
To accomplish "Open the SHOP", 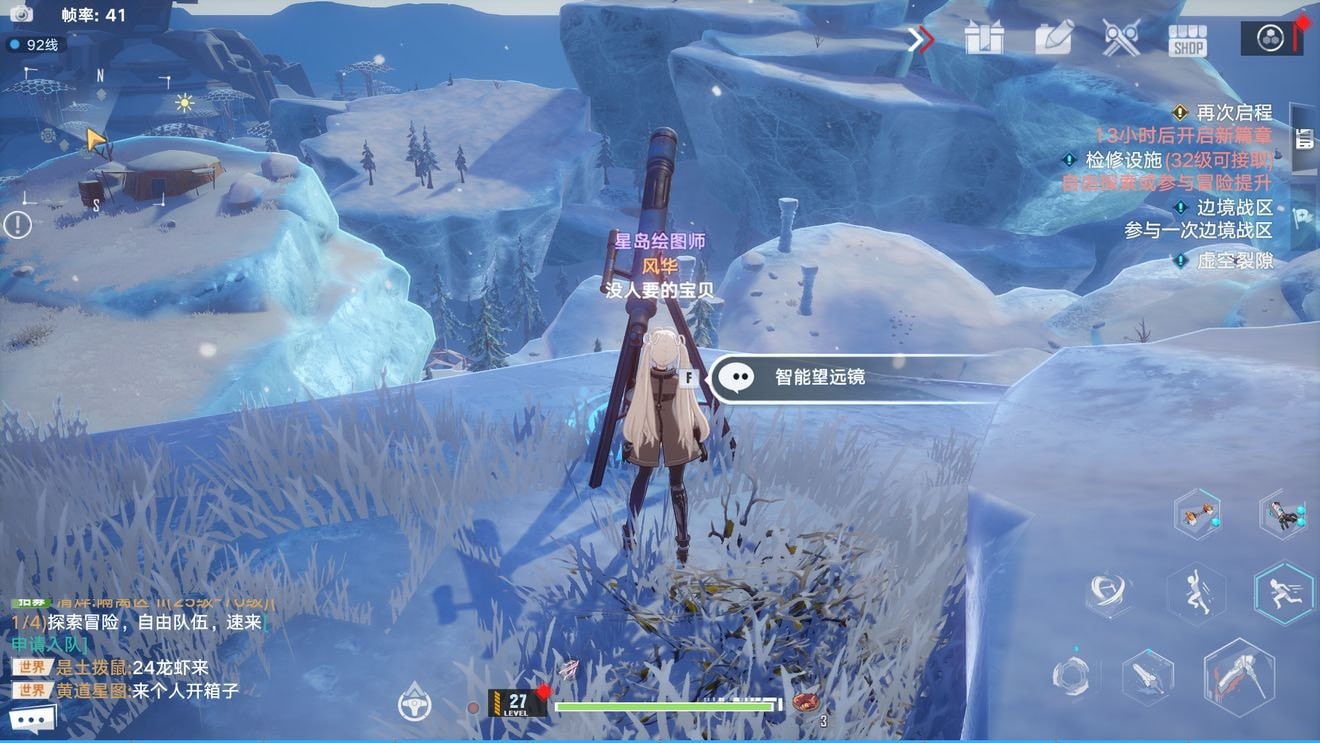I will point(1188,40).
